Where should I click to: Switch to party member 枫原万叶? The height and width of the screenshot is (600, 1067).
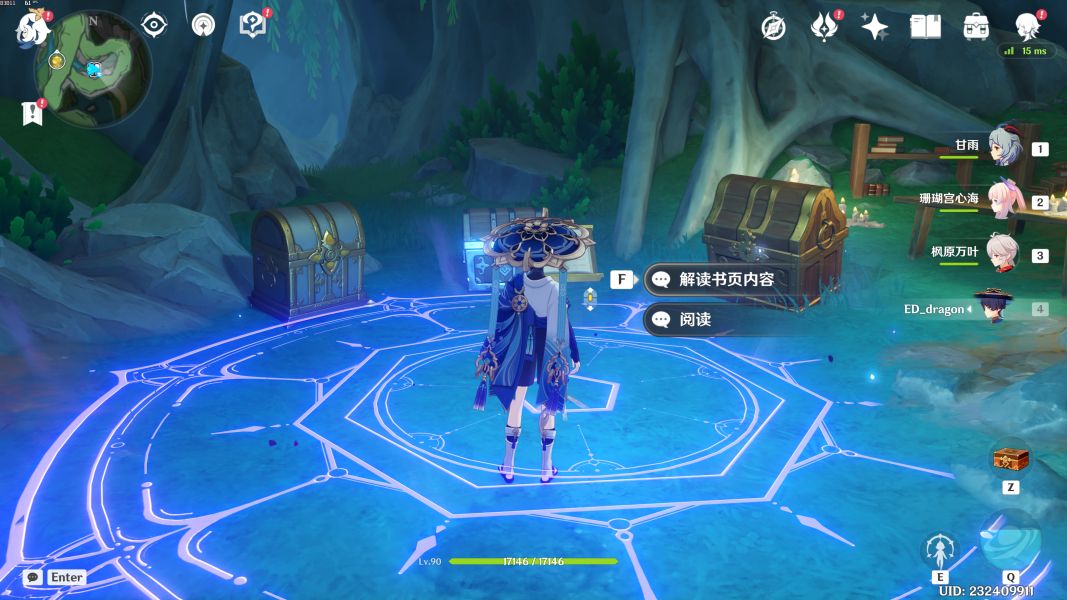click(x=1003, y=253)
